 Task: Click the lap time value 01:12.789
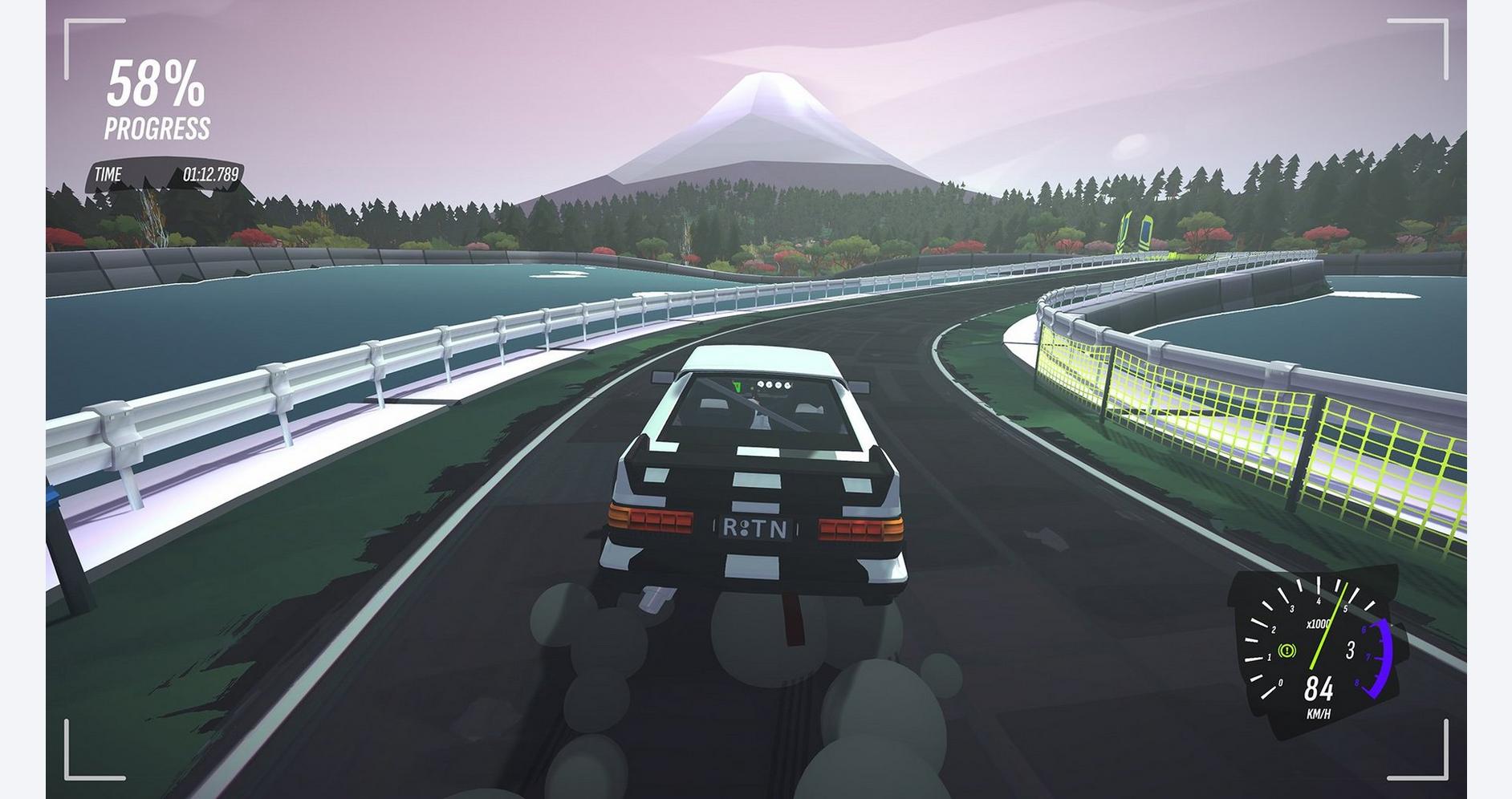click(x=212, y=172)
